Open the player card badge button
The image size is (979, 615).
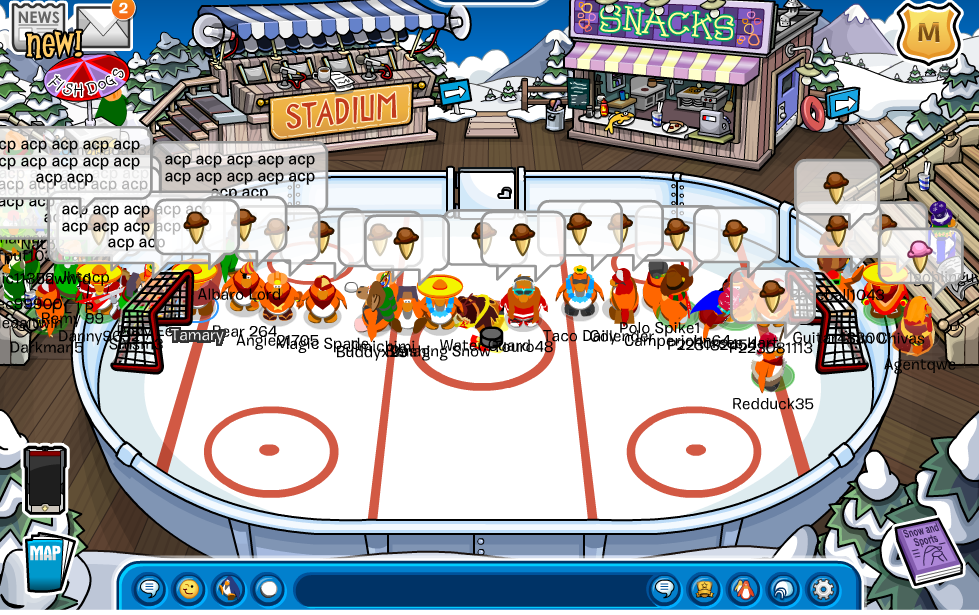coord(704,588)
